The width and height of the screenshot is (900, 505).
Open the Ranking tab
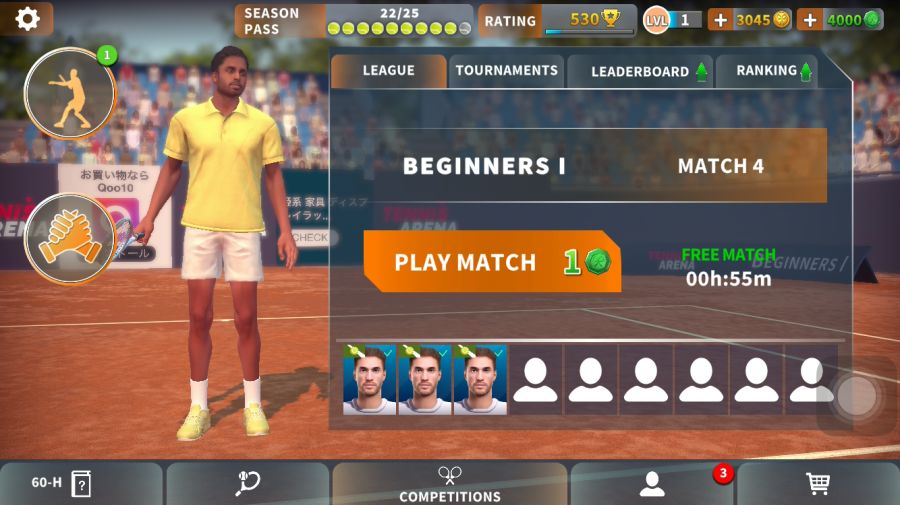click(766, 71)
